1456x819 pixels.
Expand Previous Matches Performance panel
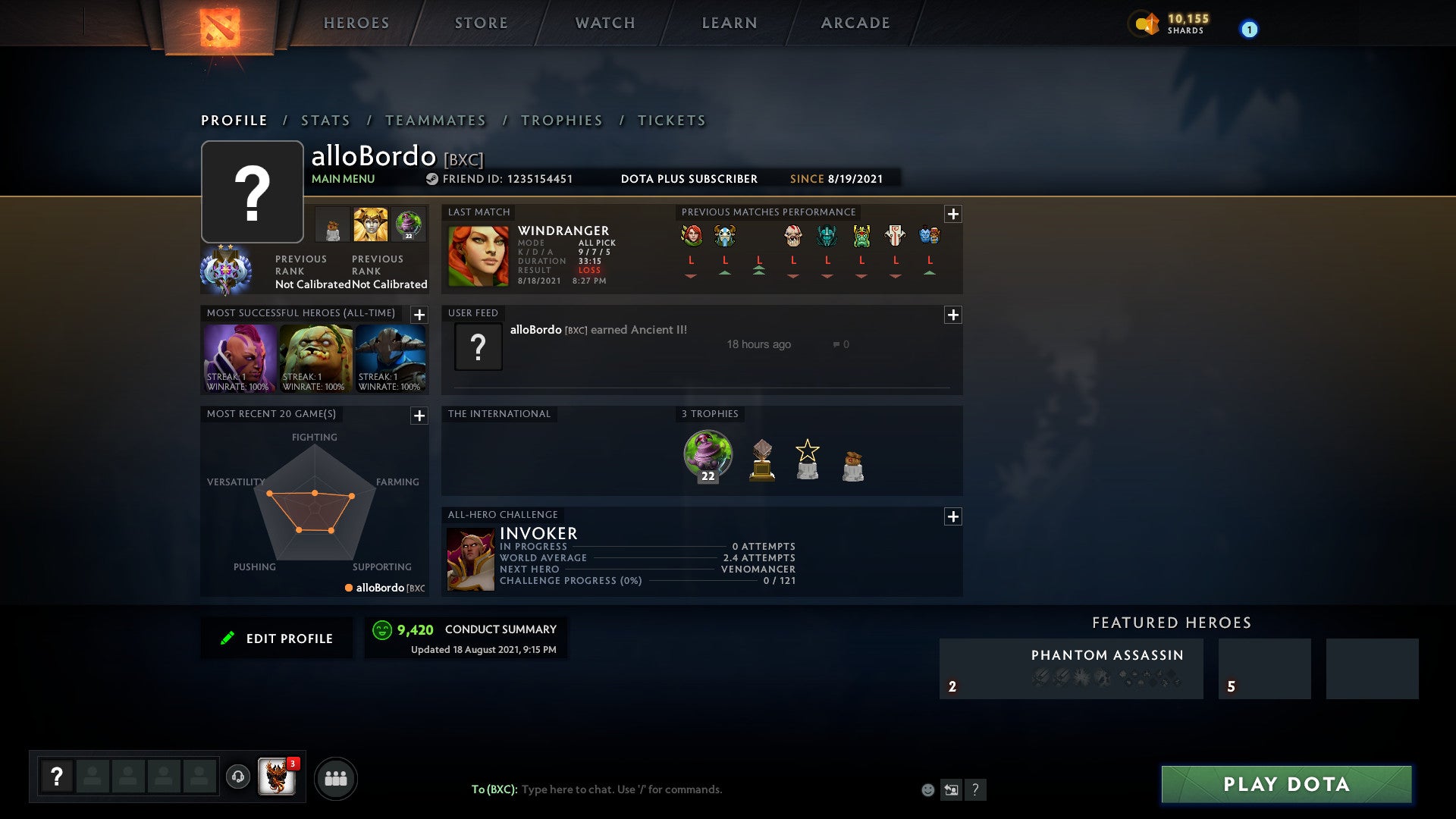pyautogui.click(x=953, y=214)
